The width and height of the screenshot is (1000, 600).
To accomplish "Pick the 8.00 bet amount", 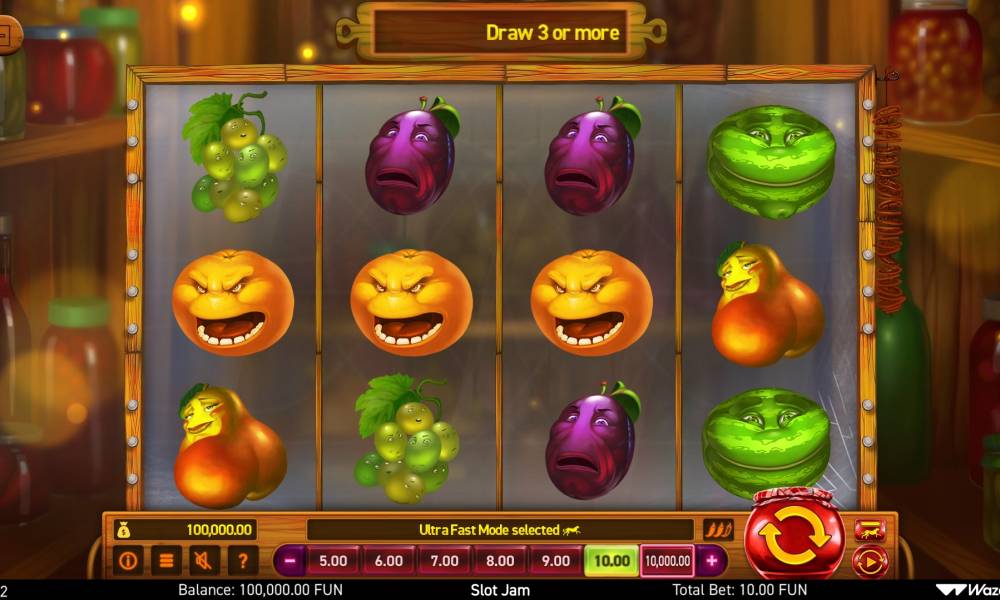I will 500,561.
